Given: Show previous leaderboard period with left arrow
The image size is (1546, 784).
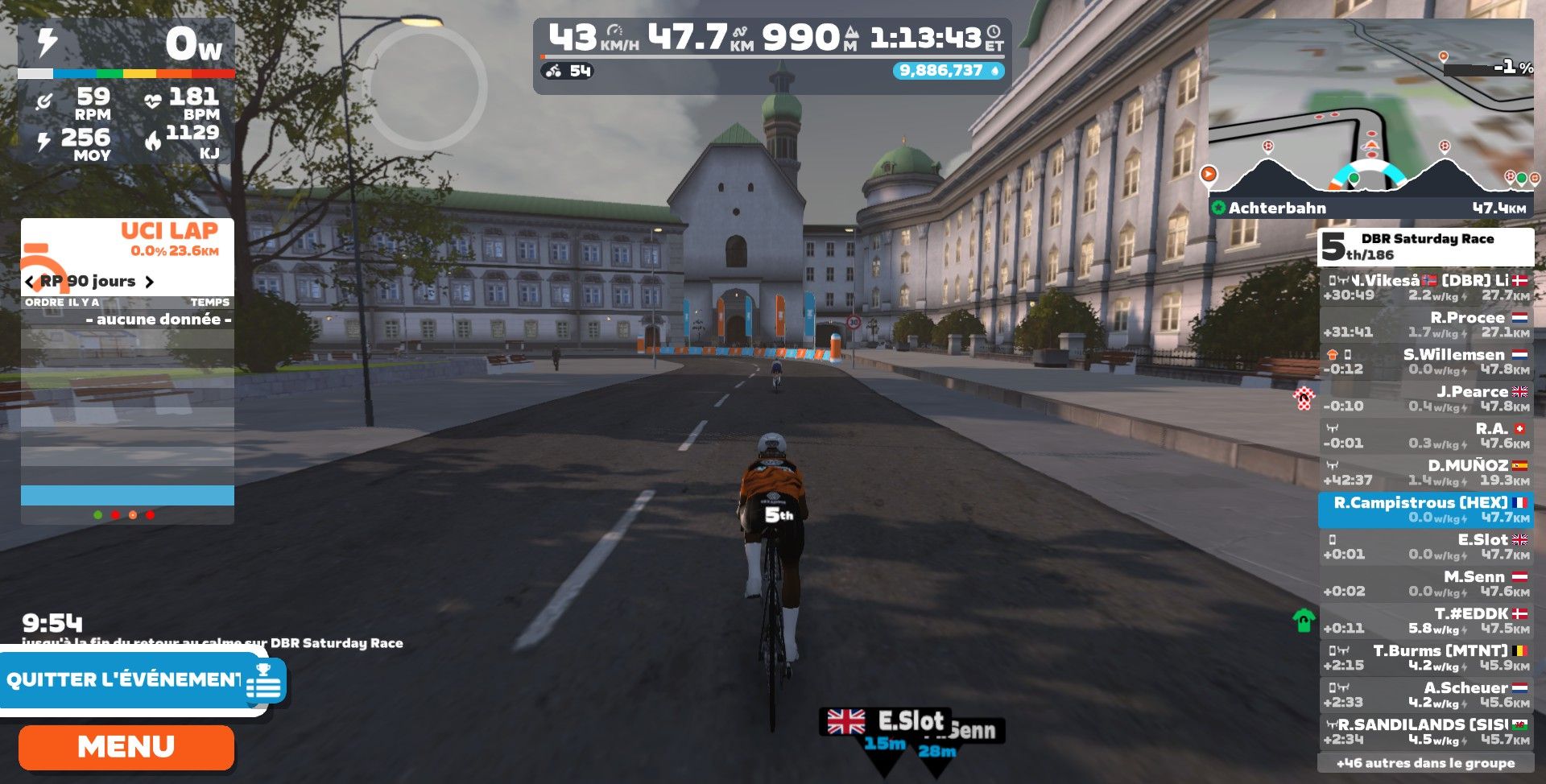Looking at the screenshot, I should [30, 282].
